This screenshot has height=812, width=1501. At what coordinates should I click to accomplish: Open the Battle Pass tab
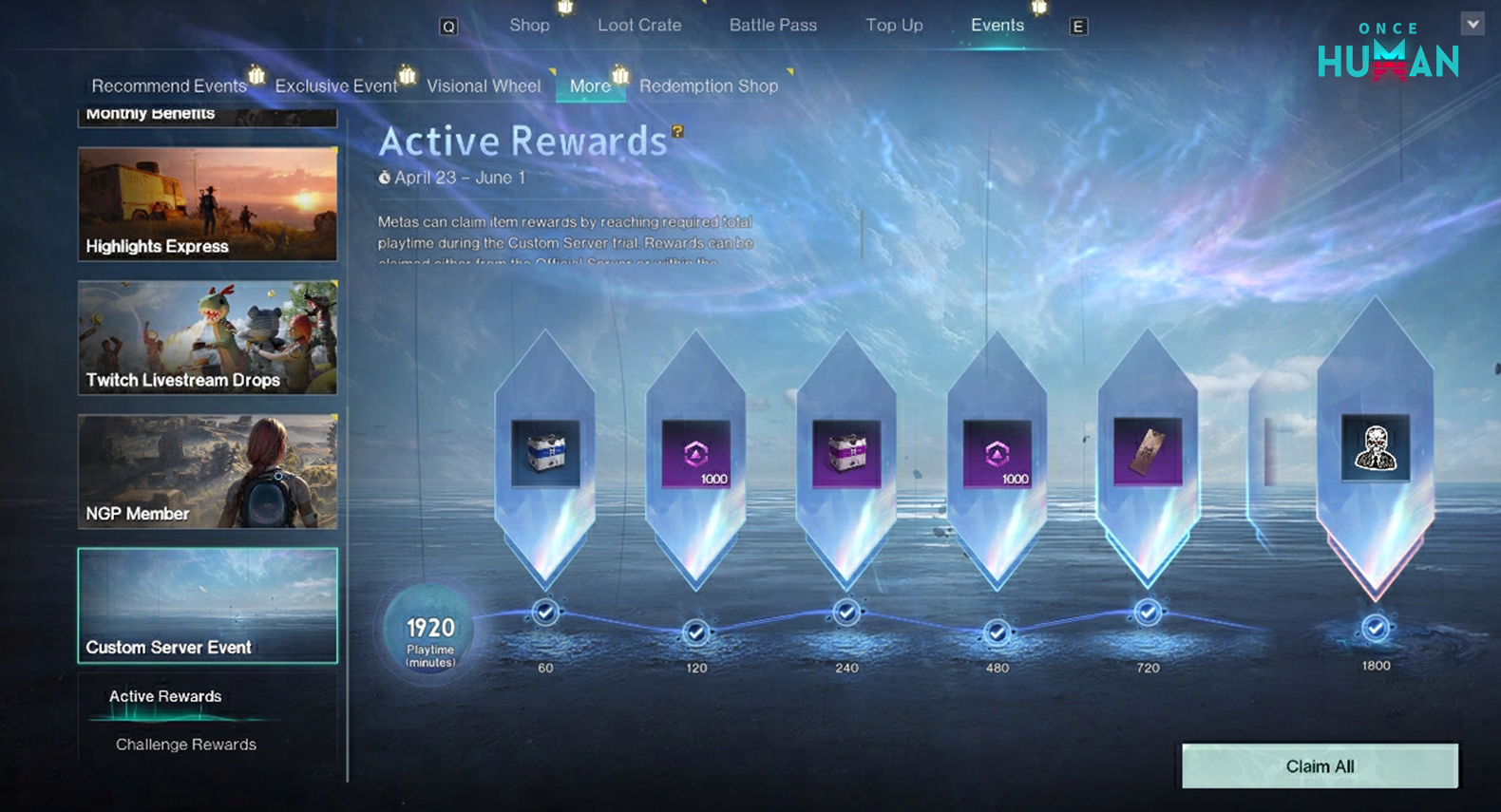click(772, 26)
